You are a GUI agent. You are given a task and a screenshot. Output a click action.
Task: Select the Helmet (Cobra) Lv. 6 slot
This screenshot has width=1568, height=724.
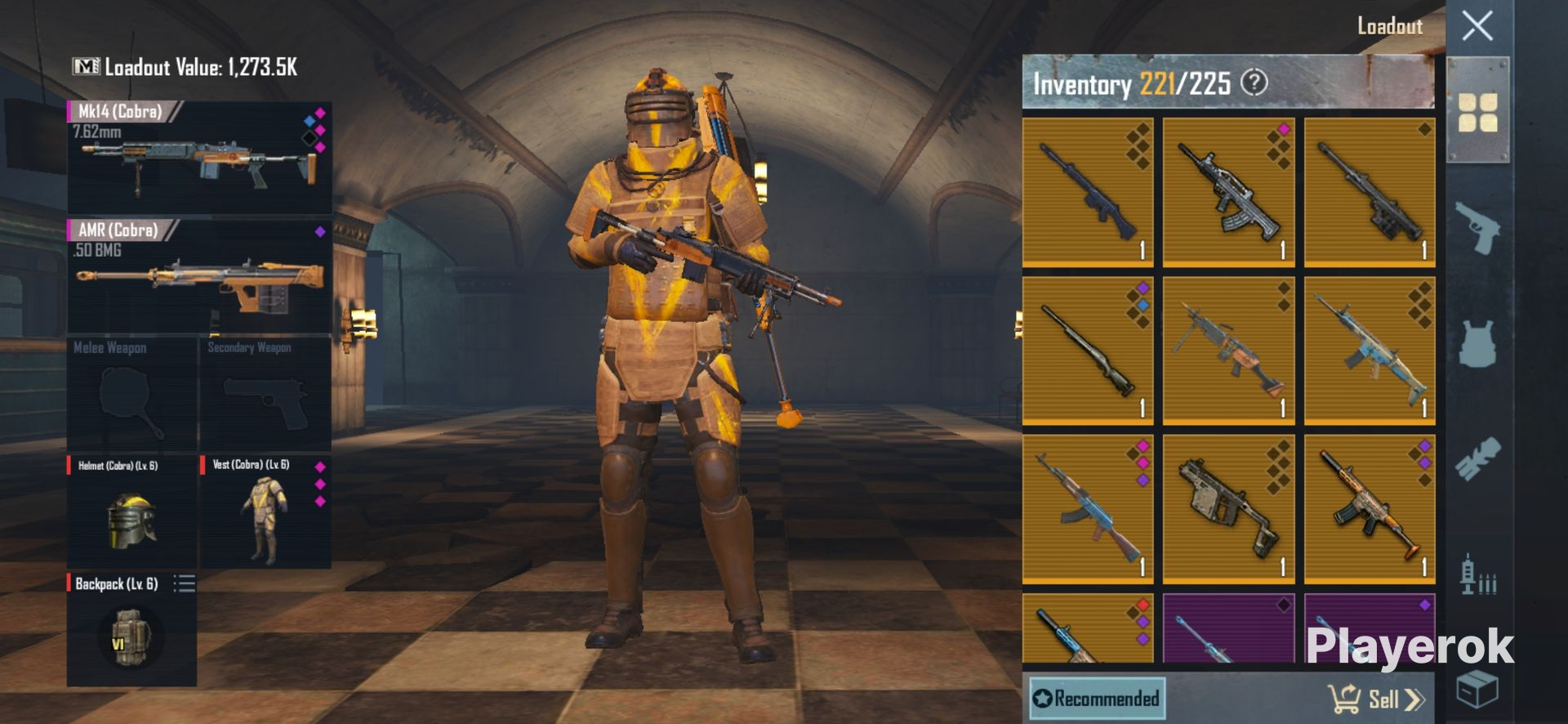point(131,512)
